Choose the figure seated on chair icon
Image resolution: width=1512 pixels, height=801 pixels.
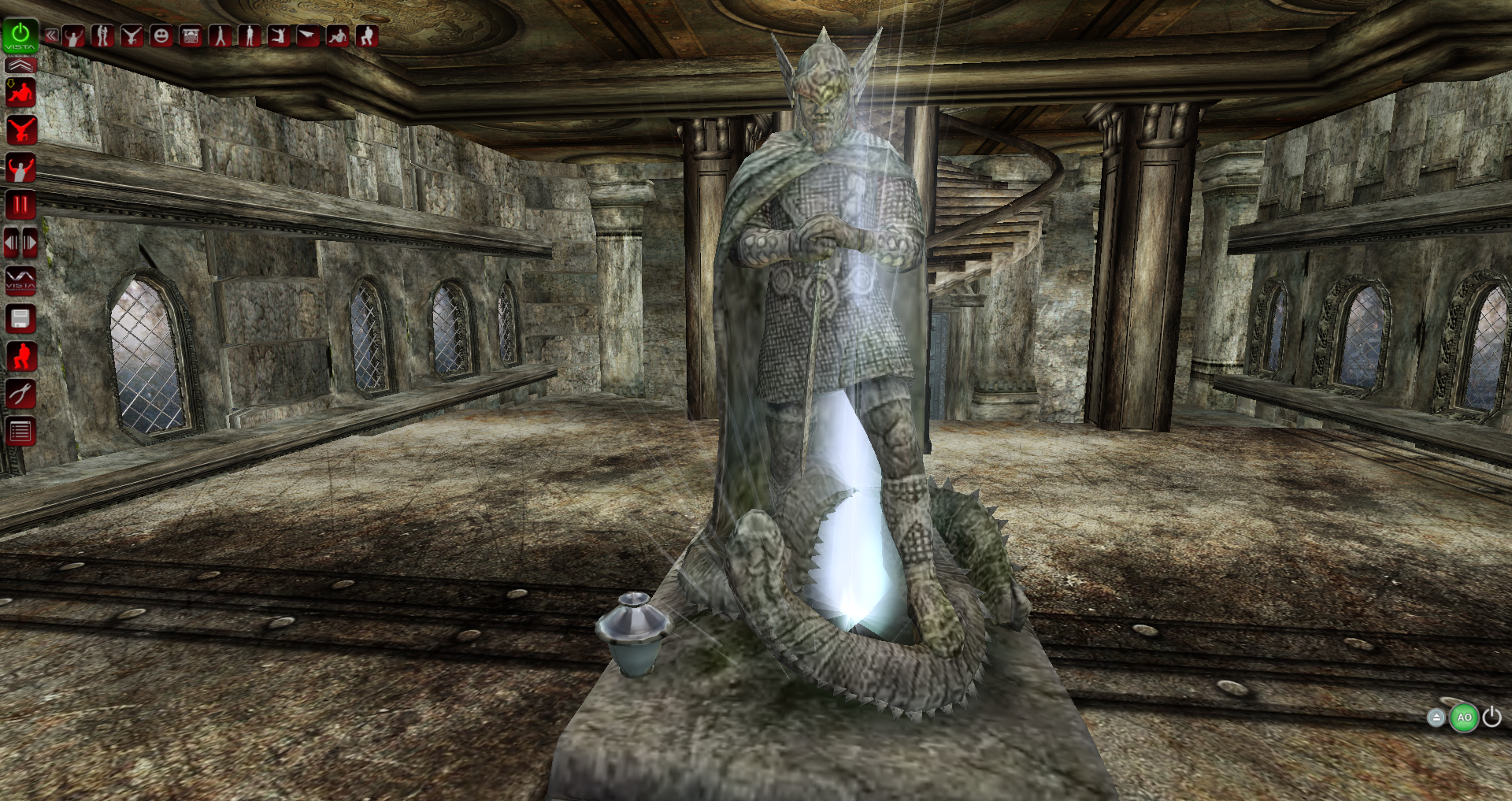[x=367, y=36]
